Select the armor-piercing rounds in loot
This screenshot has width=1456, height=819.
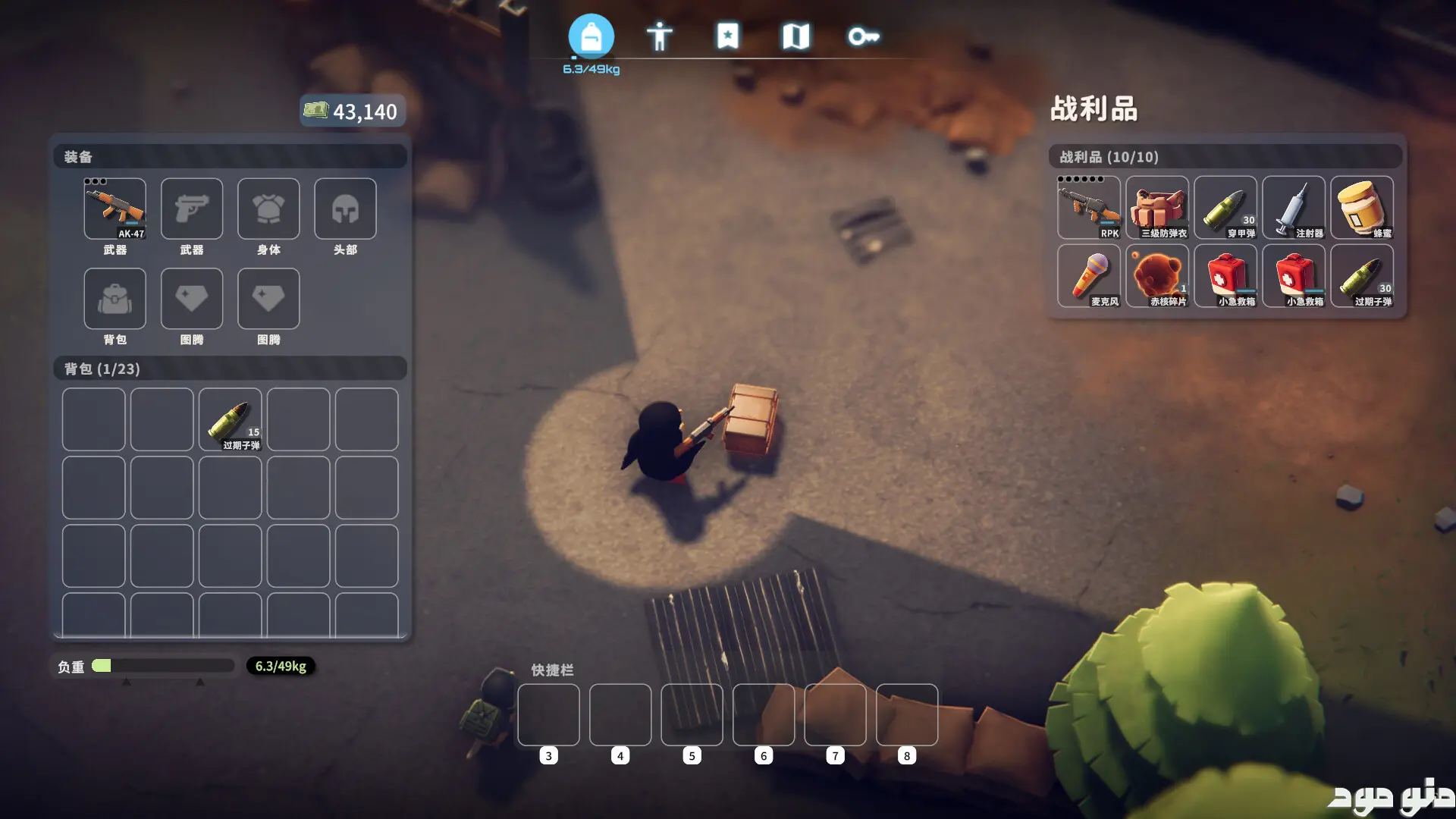tap(1225, 208)
